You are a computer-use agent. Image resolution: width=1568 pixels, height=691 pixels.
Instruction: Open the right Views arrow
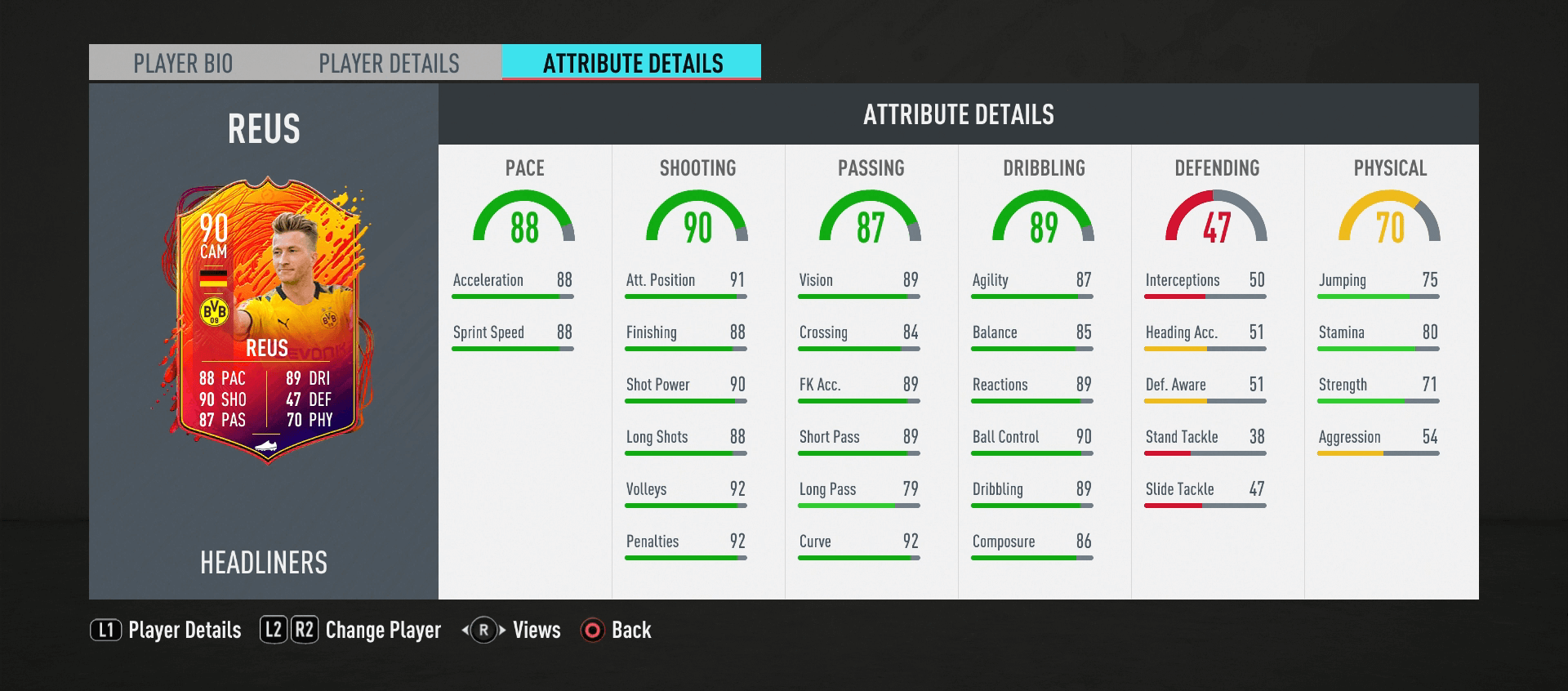click(502, 631)
